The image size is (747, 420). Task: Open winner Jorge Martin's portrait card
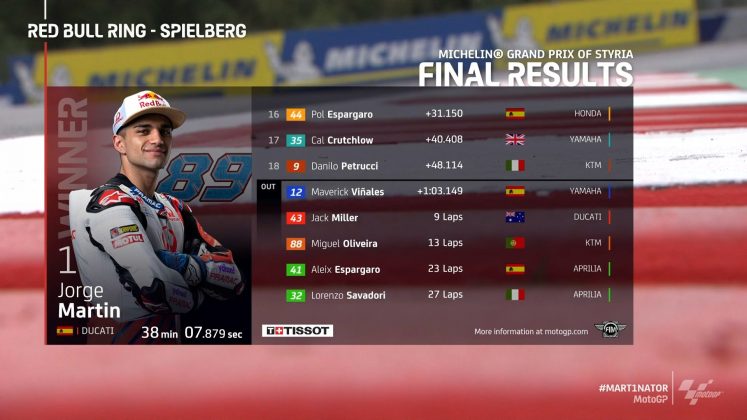click(x=150, y=215)
